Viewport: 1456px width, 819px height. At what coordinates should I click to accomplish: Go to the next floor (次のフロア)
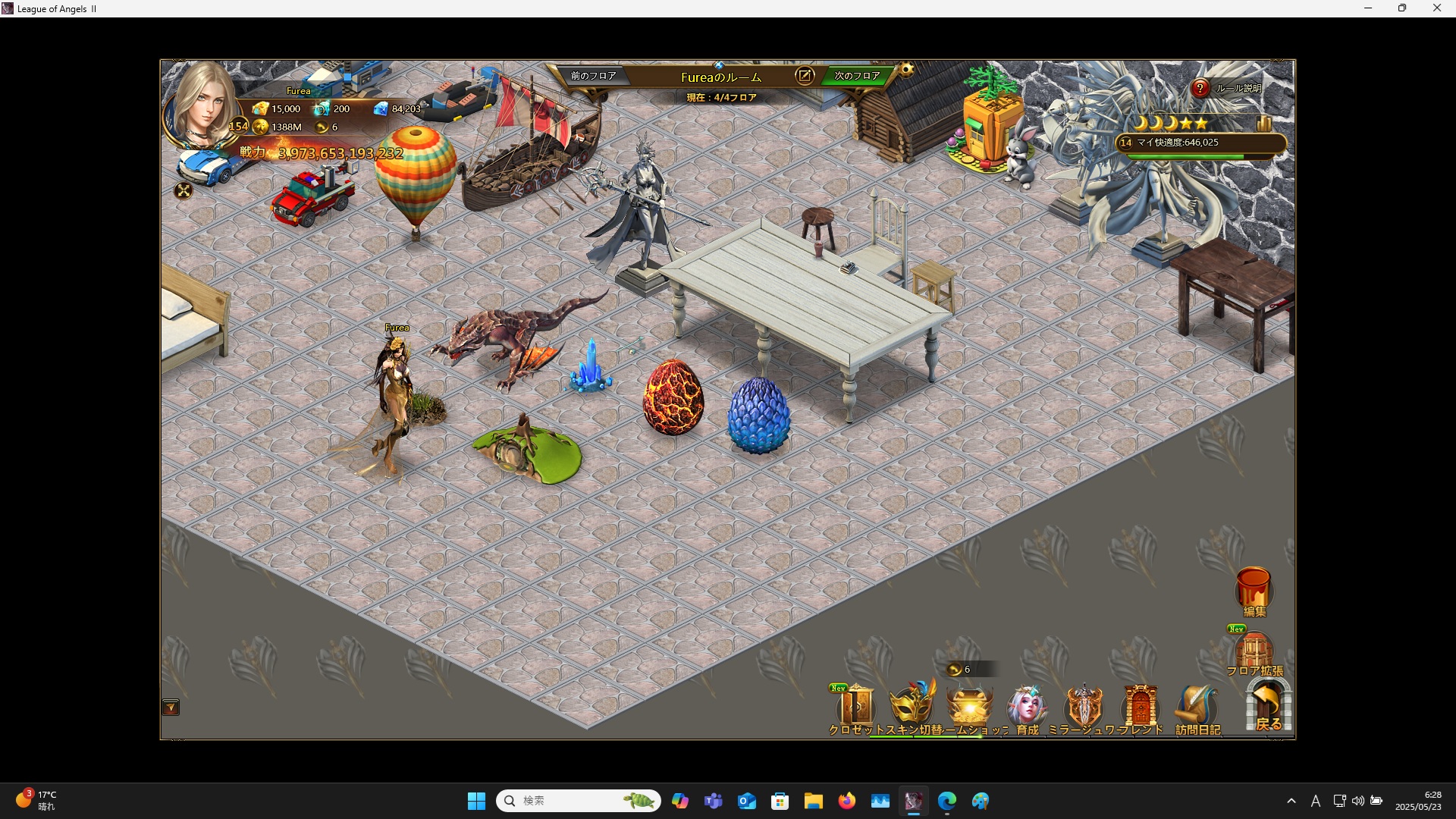pos(856,76)
